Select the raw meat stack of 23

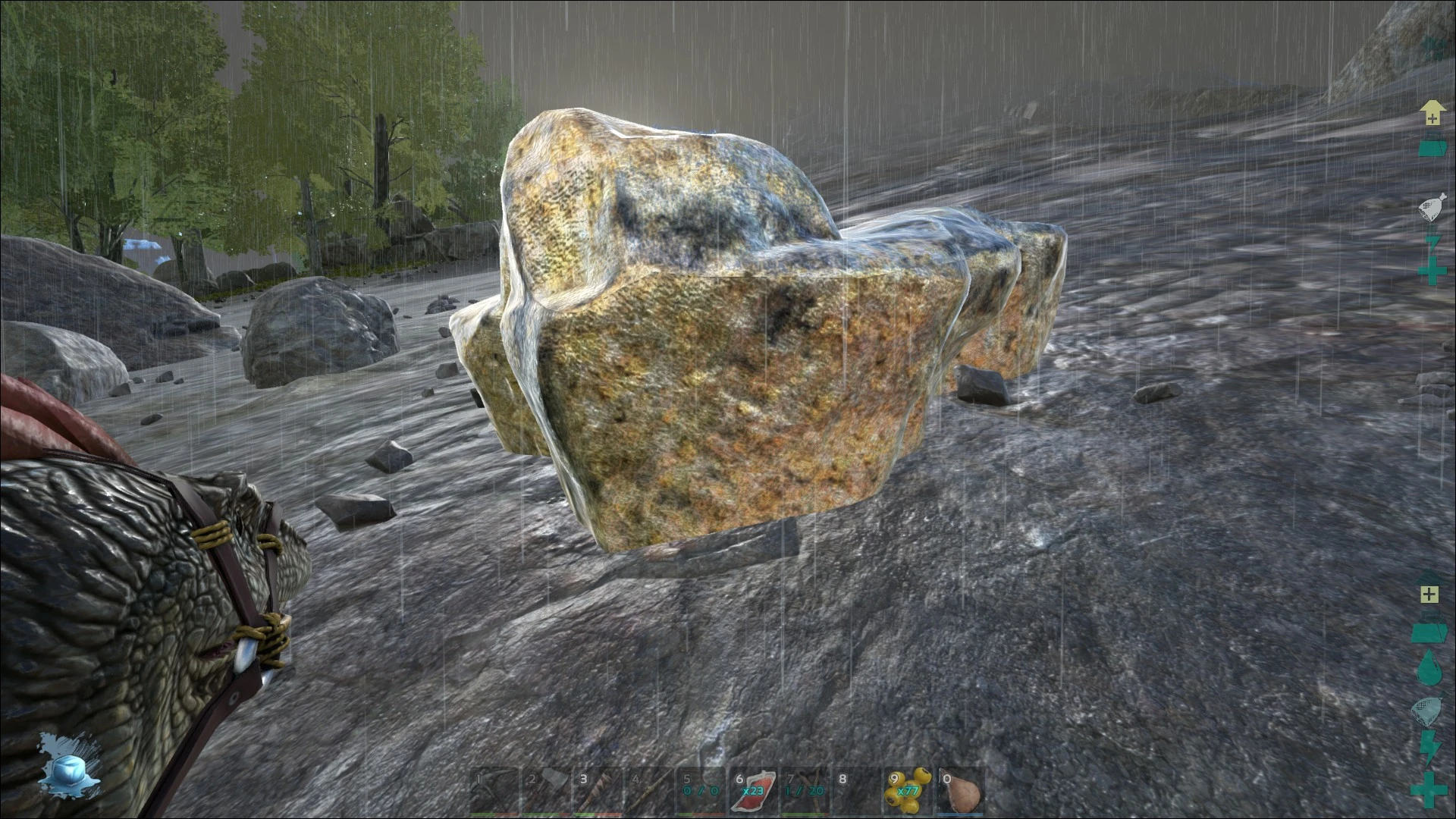pos(755,792)
